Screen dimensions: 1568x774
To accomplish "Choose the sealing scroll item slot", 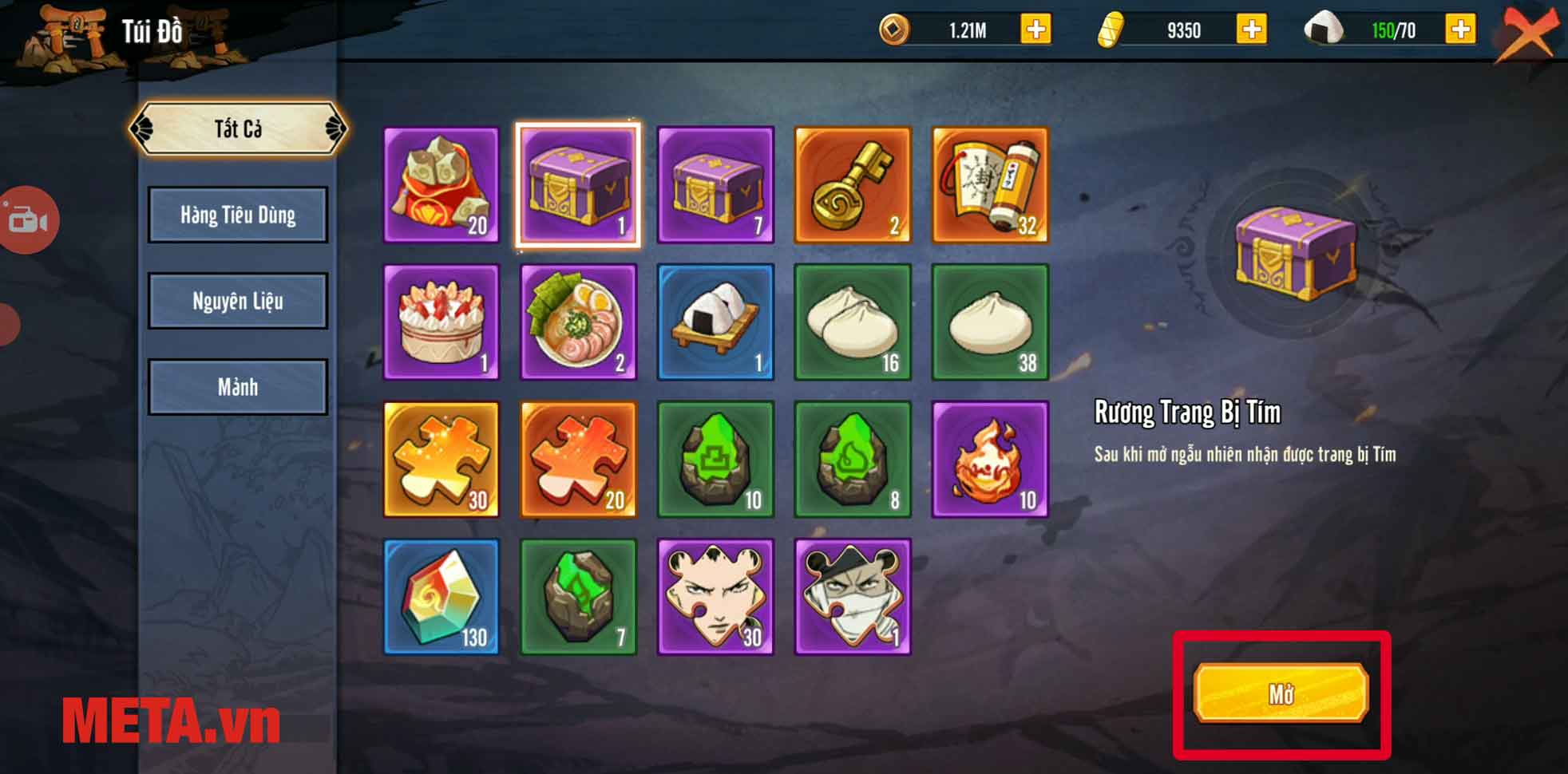I will point(990,185).
